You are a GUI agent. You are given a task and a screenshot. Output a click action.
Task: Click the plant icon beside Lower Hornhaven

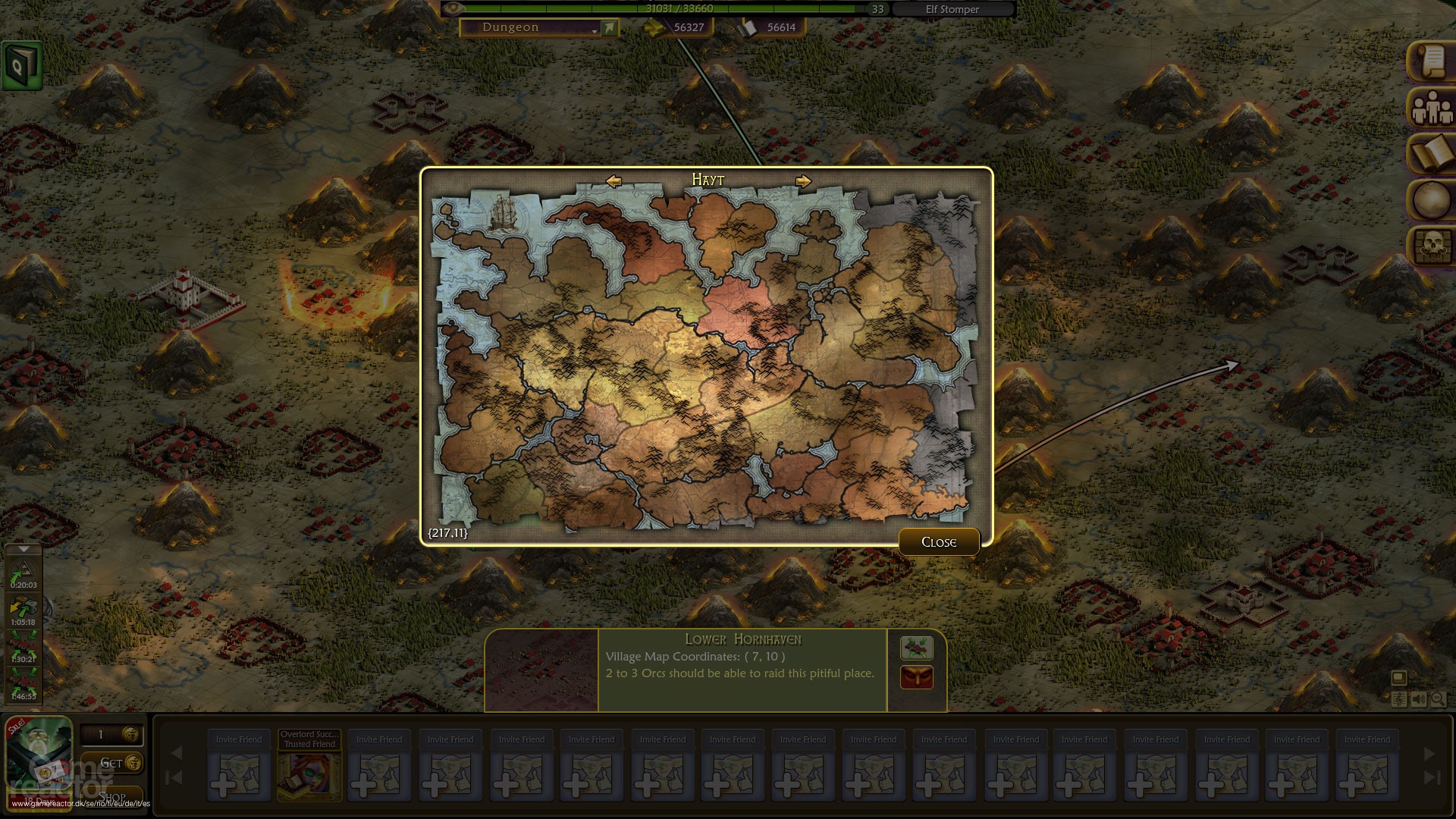tap(916, 648)
